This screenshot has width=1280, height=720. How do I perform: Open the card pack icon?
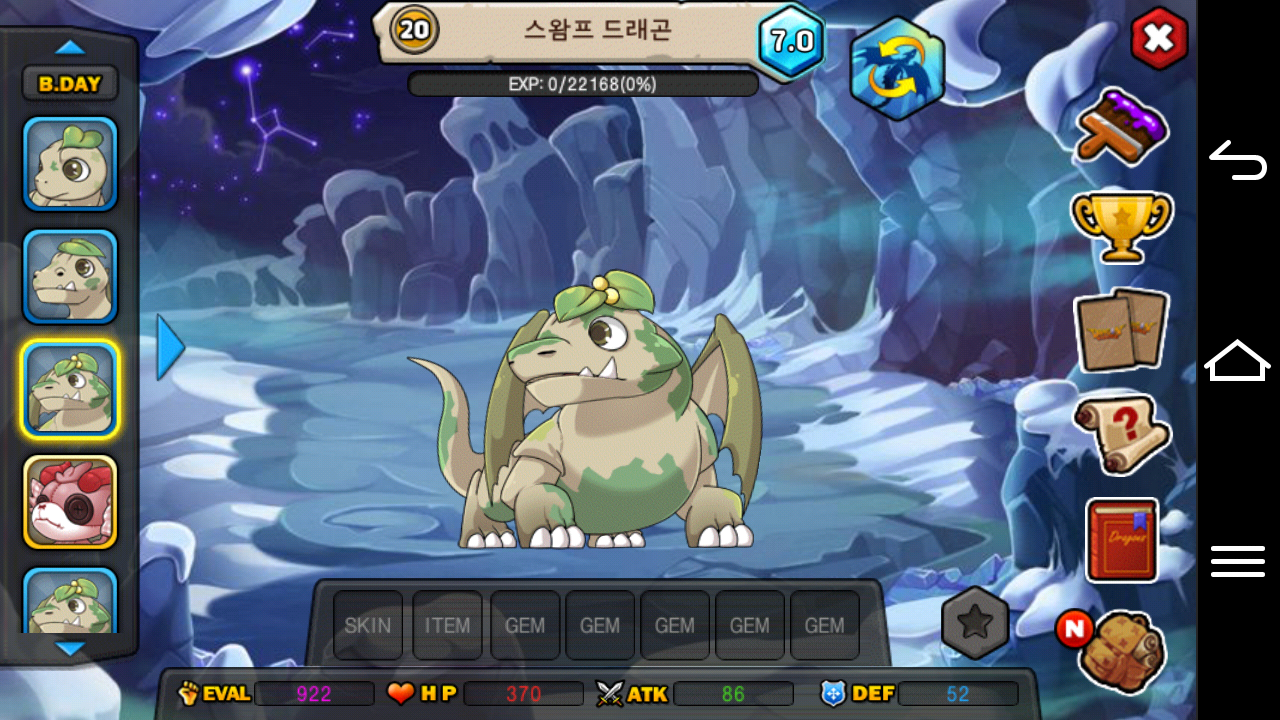[x=1121, y=330]
